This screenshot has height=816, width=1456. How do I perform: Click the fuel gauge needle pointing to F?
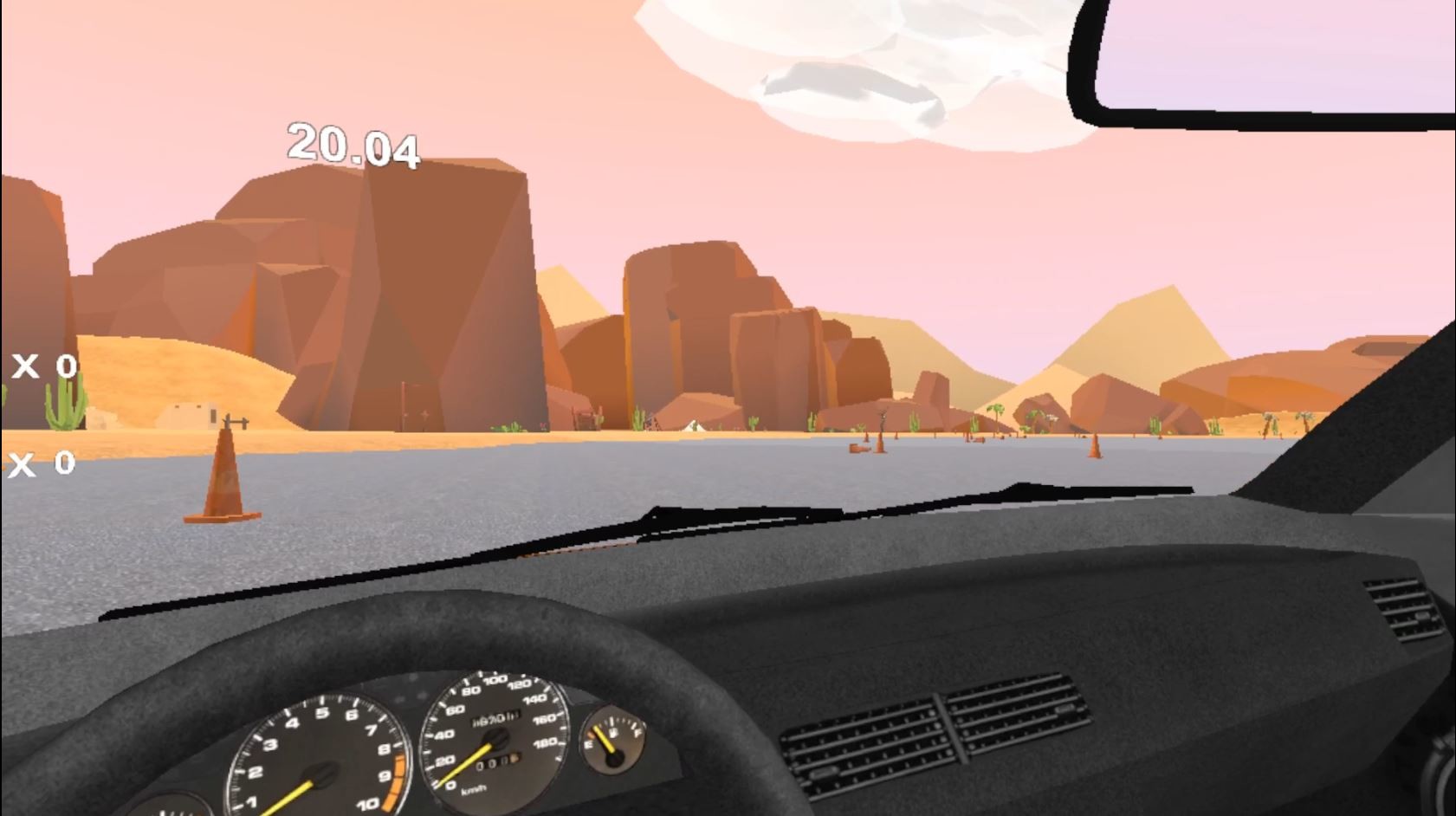[602, 738]
